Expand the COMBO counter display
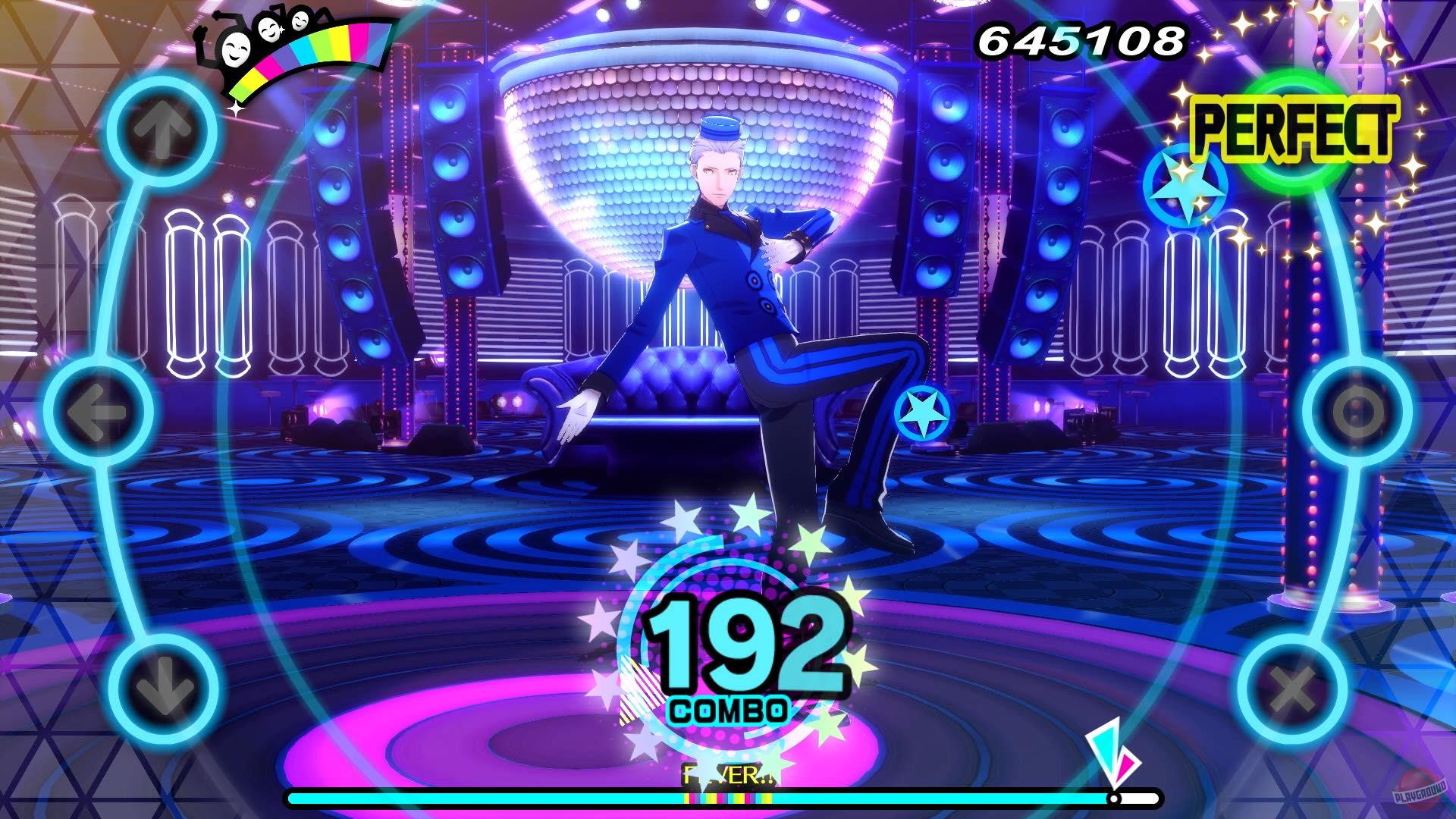The height and width of the screenshot is (819, 1456). (730, 711)
